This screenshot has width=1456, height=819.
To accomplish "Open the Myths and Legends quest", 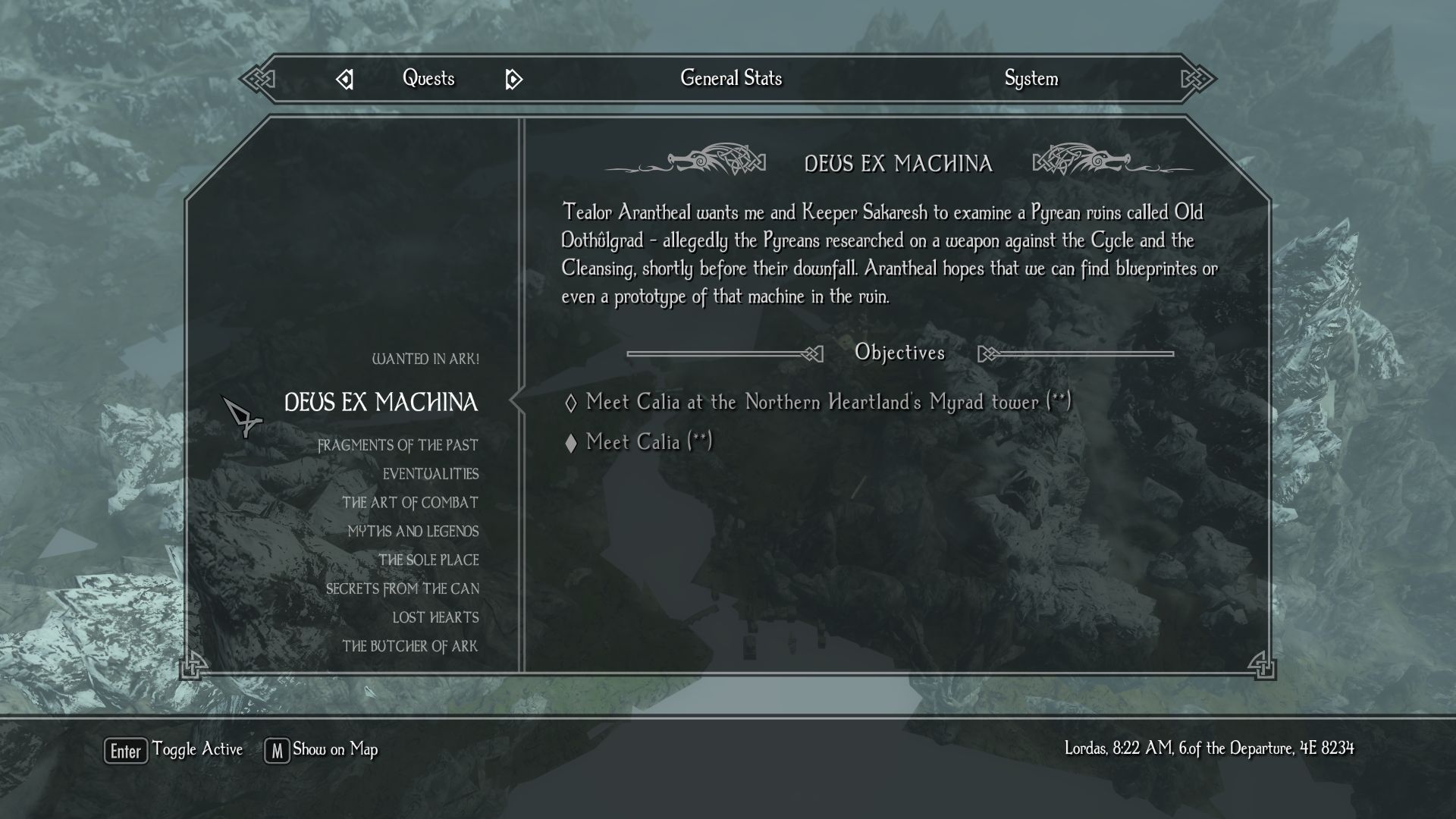I will click(413, 532).
